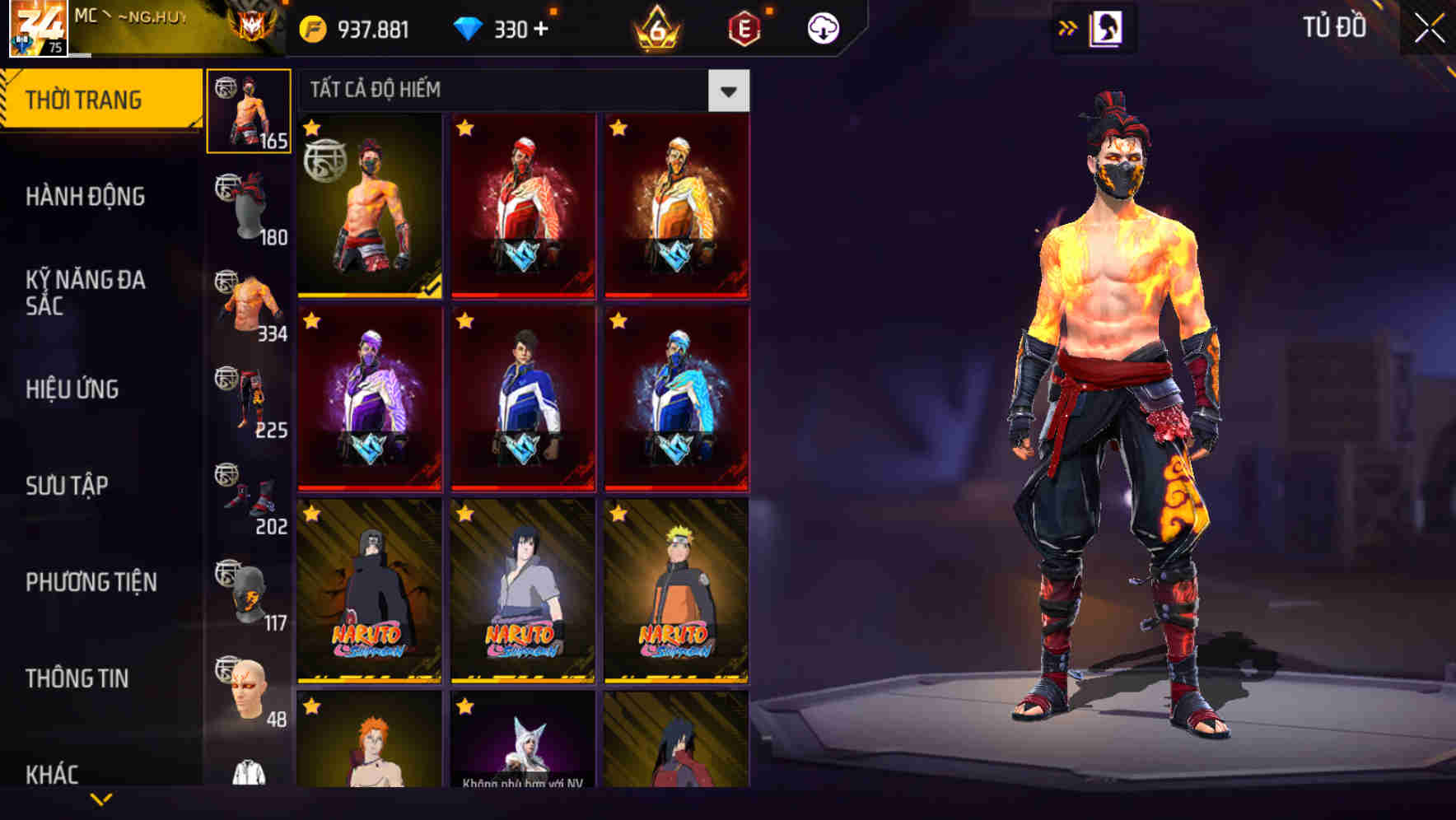Click the yellow double-chevron quick access icon
This screenshot has width=1456, height=820.
pos(1067,27)
